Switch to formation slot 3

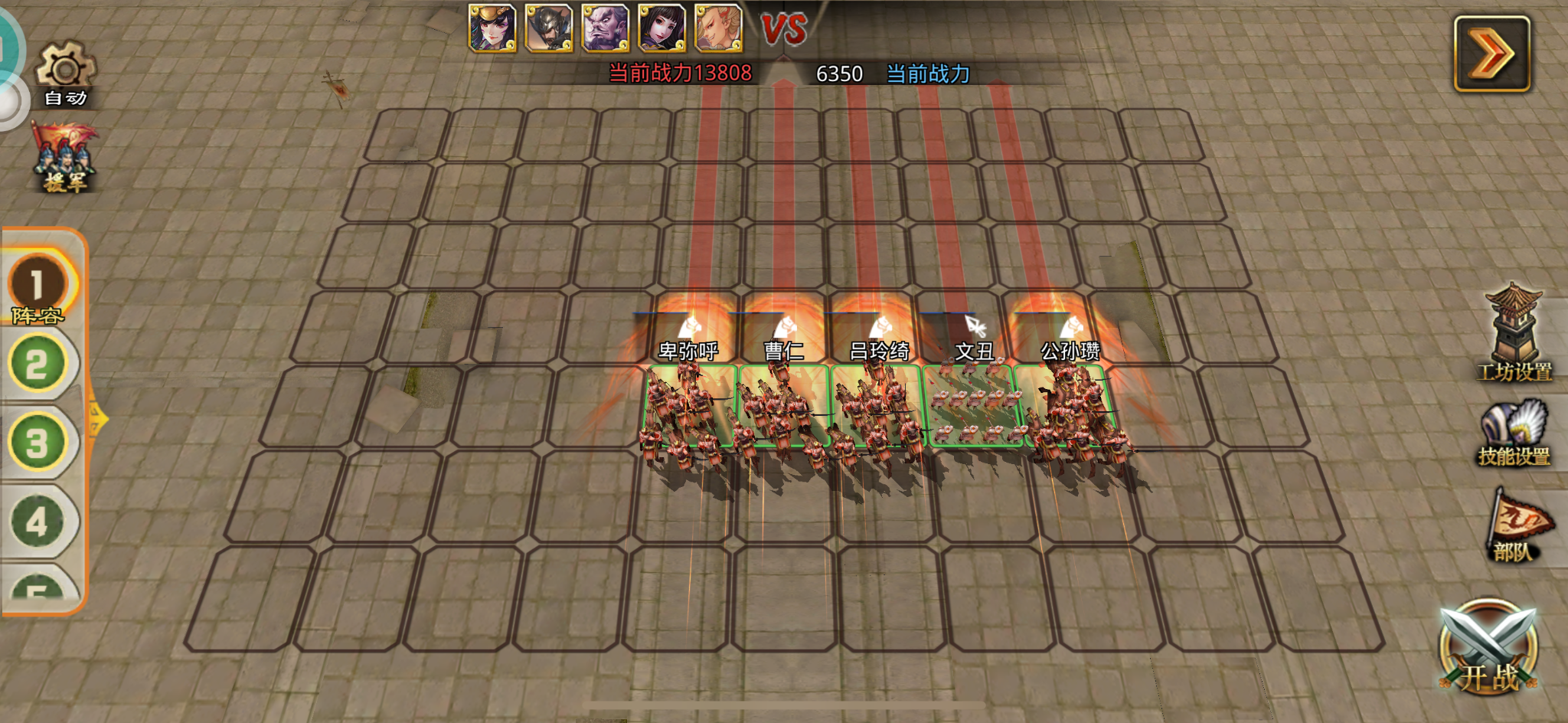pos(38,443)
